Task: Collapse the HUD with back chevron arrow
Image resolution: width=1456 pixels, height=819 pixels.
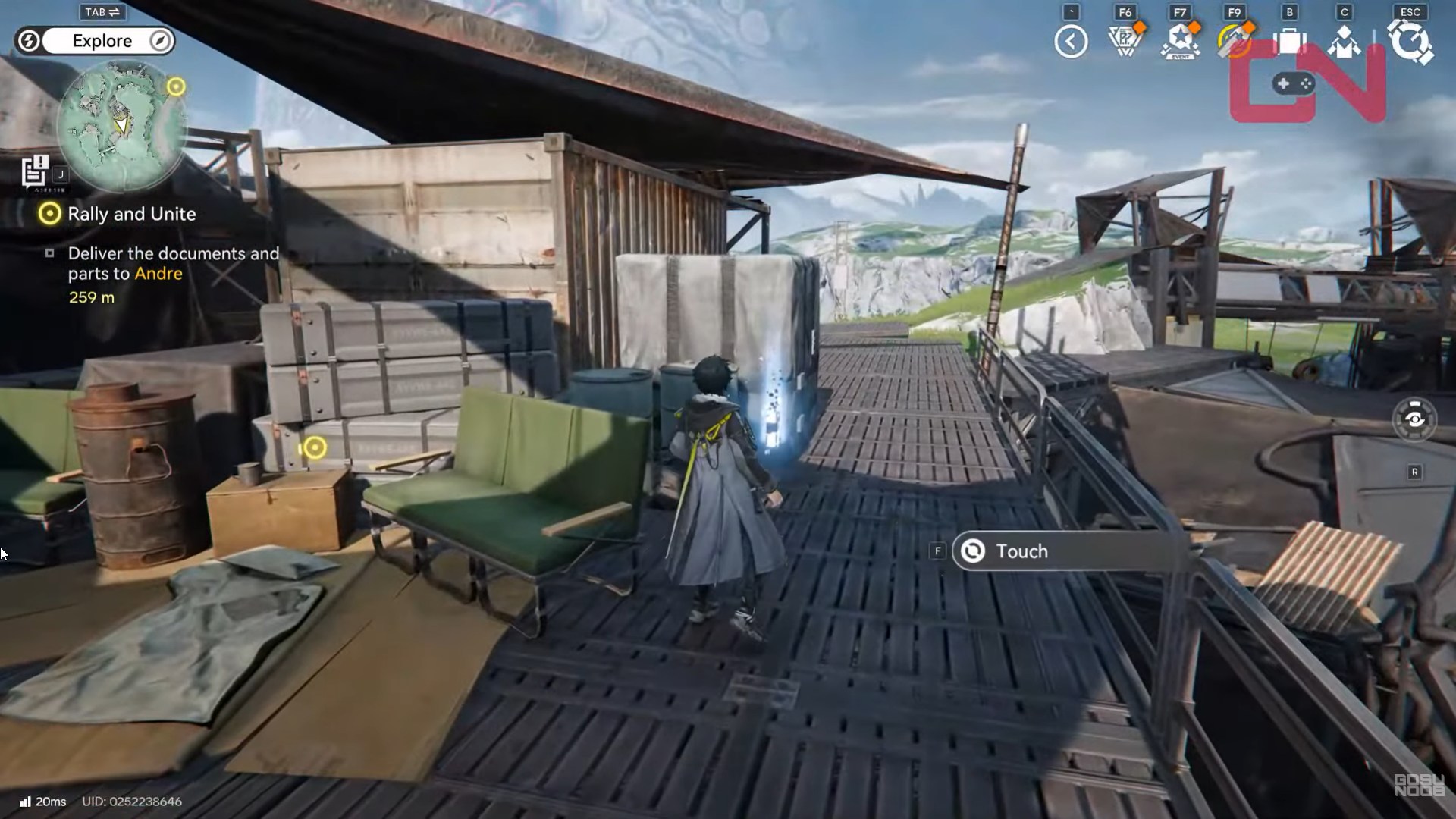Action: 1071,42
